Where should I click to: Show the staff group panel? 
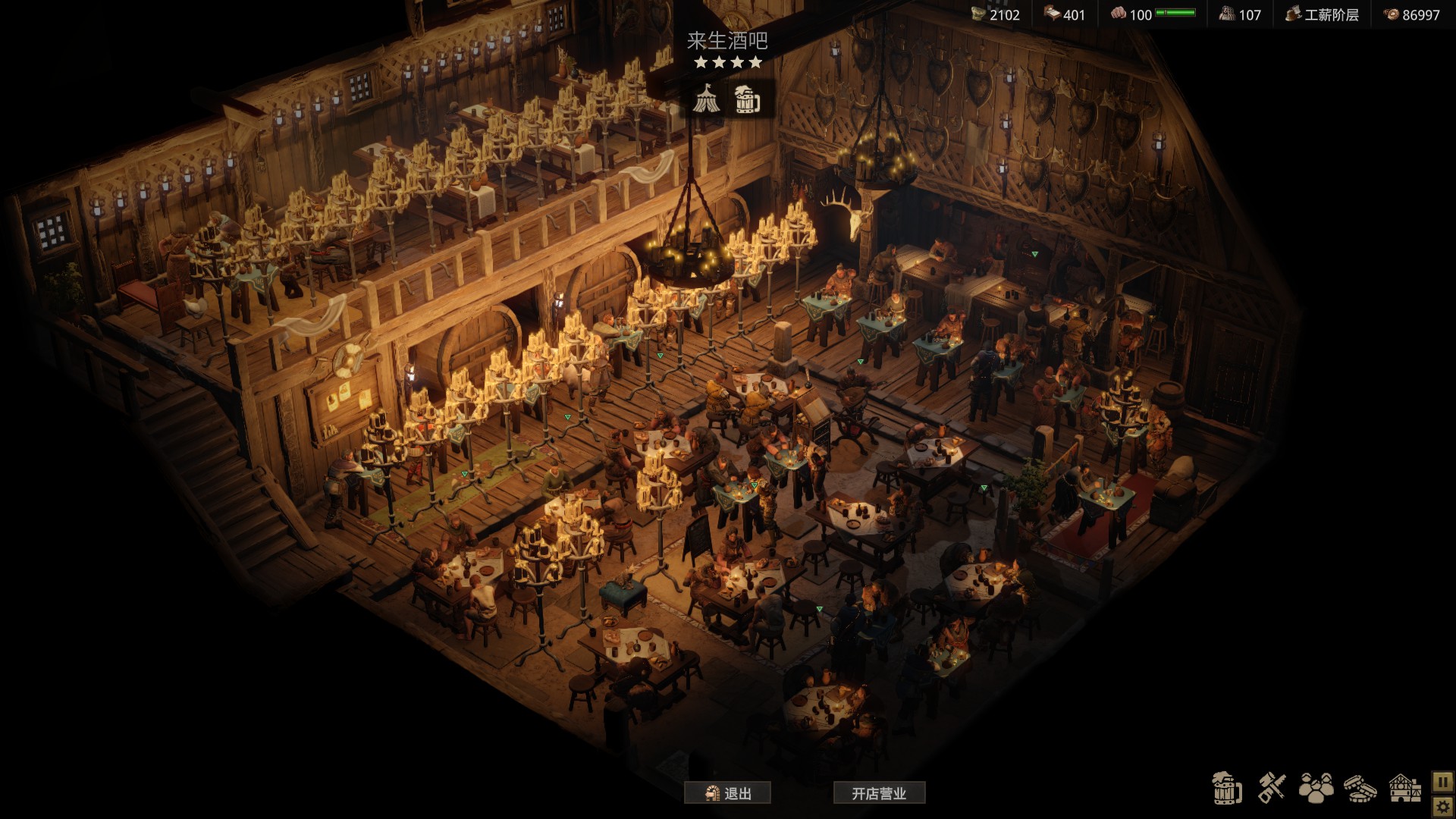pos(1316,789)
